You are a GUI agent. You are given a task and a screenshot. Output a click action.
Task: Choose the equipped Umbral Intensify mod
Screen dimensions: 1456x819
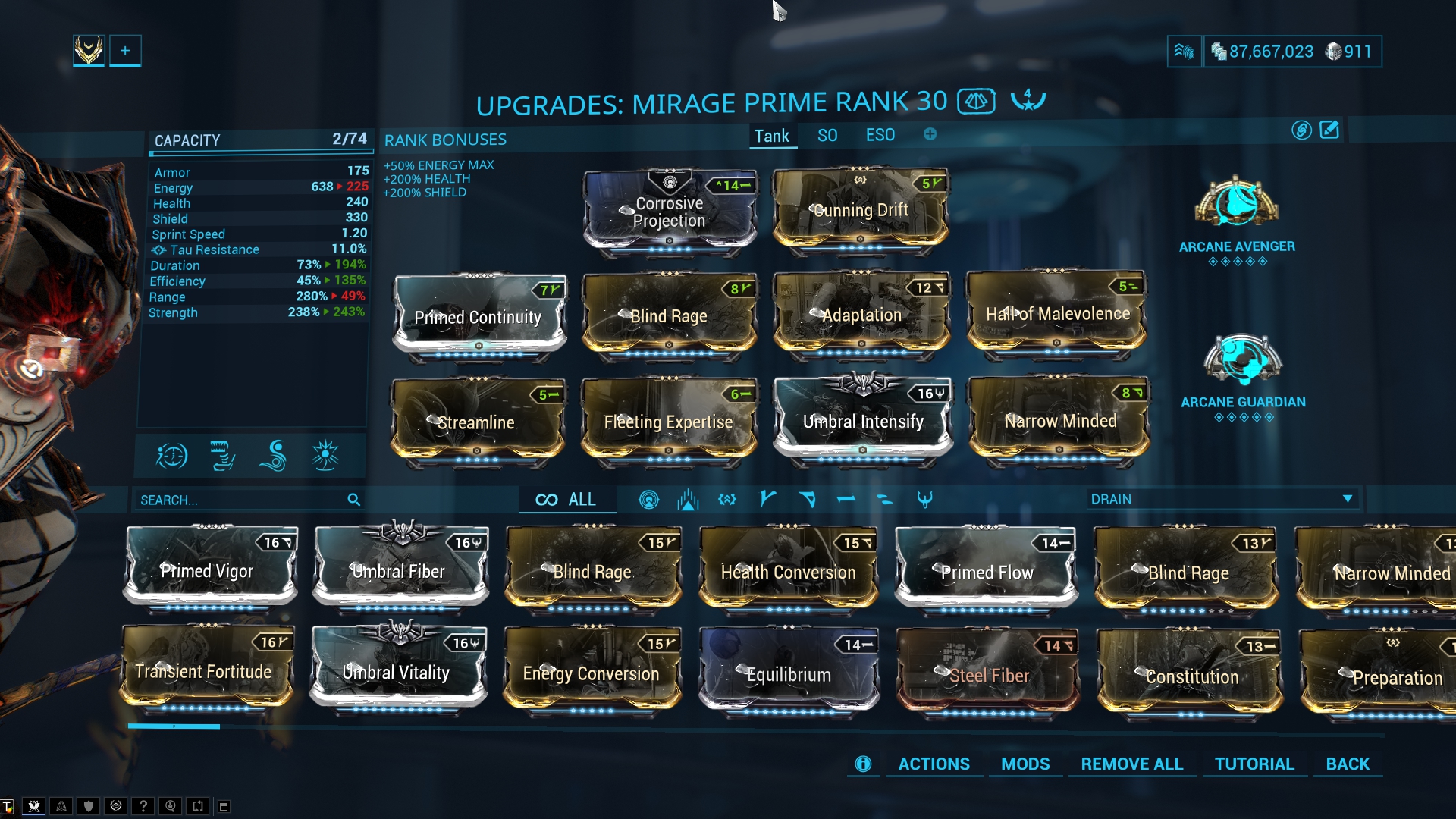tap(863, 420)
